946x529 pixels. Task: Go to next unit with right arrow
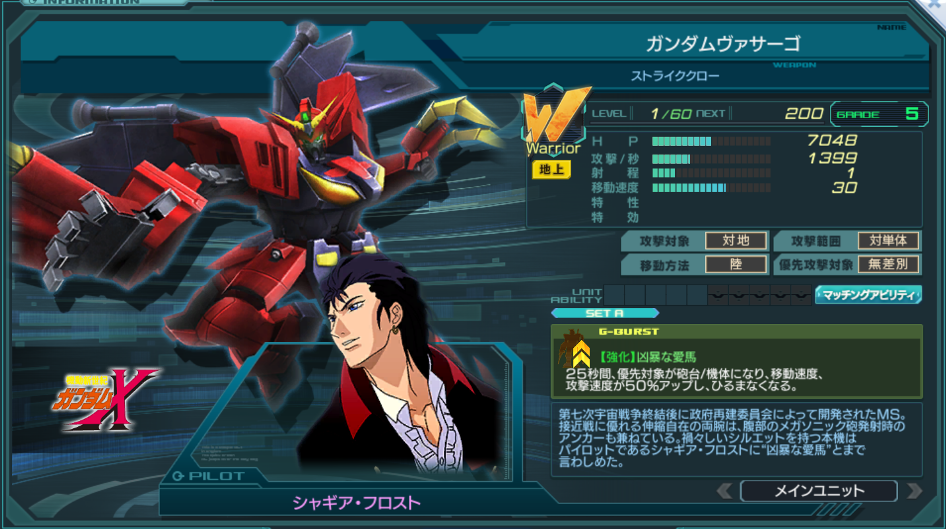[x=912, y=491]
